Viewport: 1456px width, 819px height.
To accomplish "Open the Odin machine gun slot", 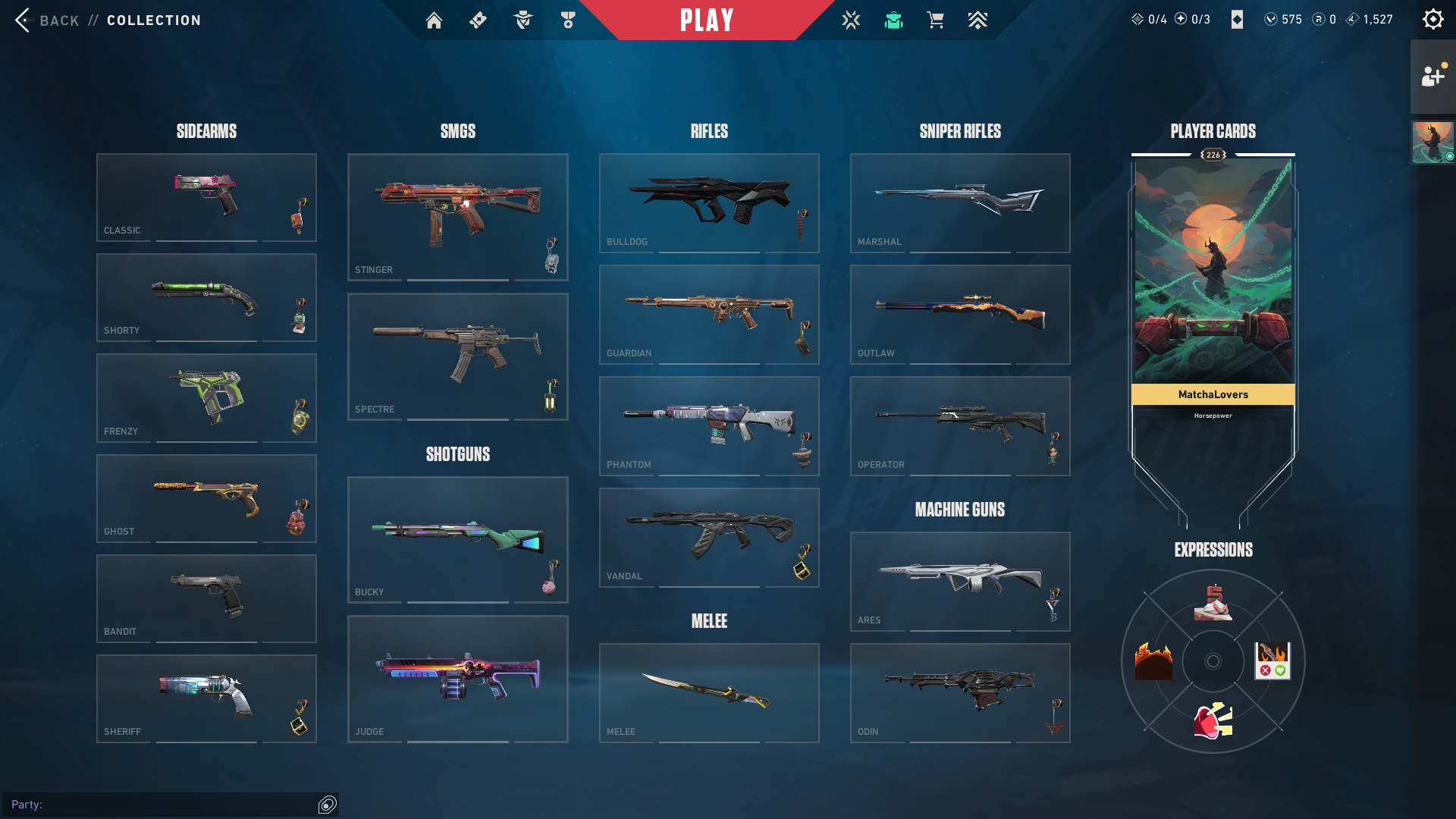I will tap(959, 692).
